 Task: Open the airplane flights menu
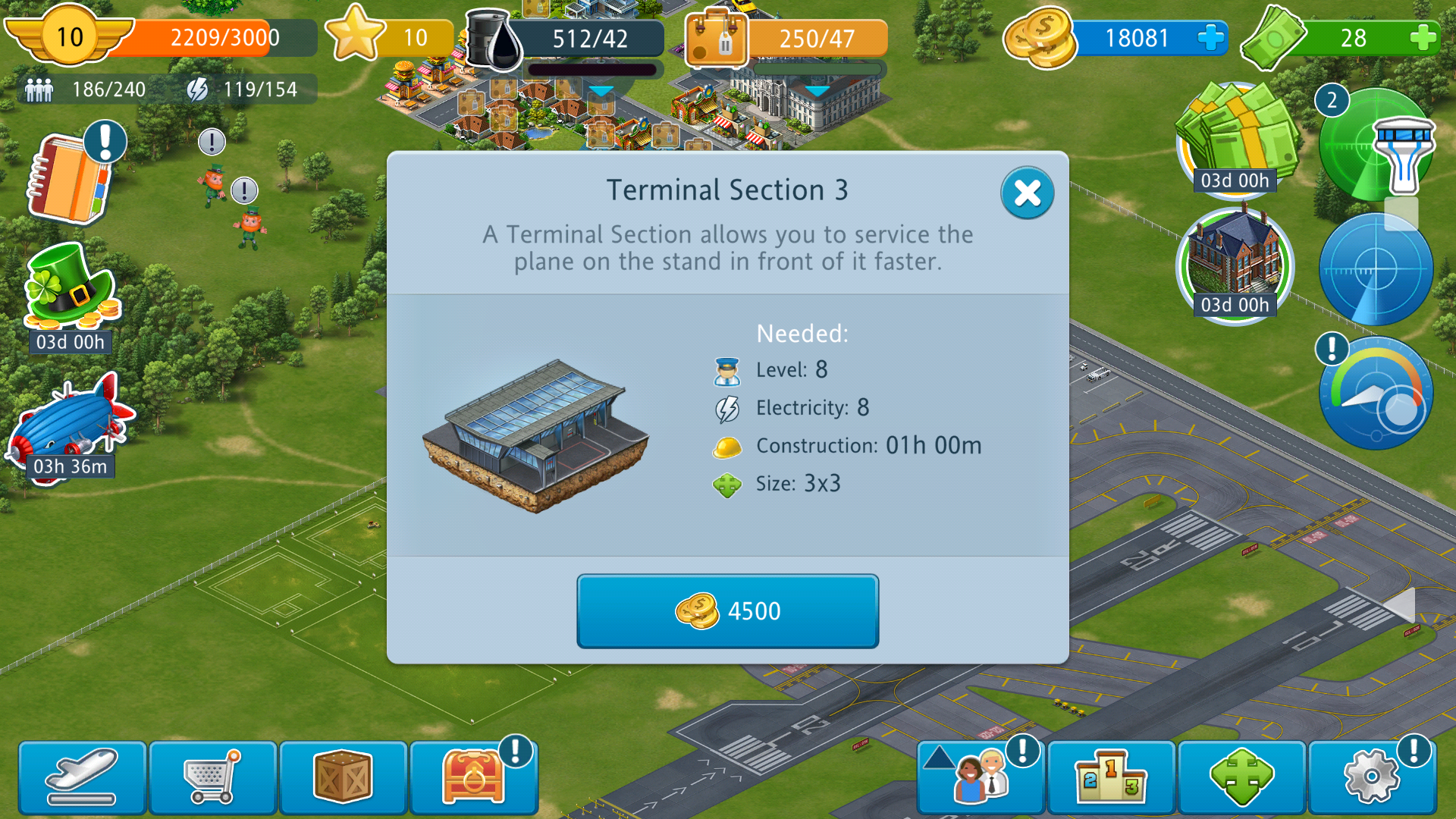(x=82, y=777)
